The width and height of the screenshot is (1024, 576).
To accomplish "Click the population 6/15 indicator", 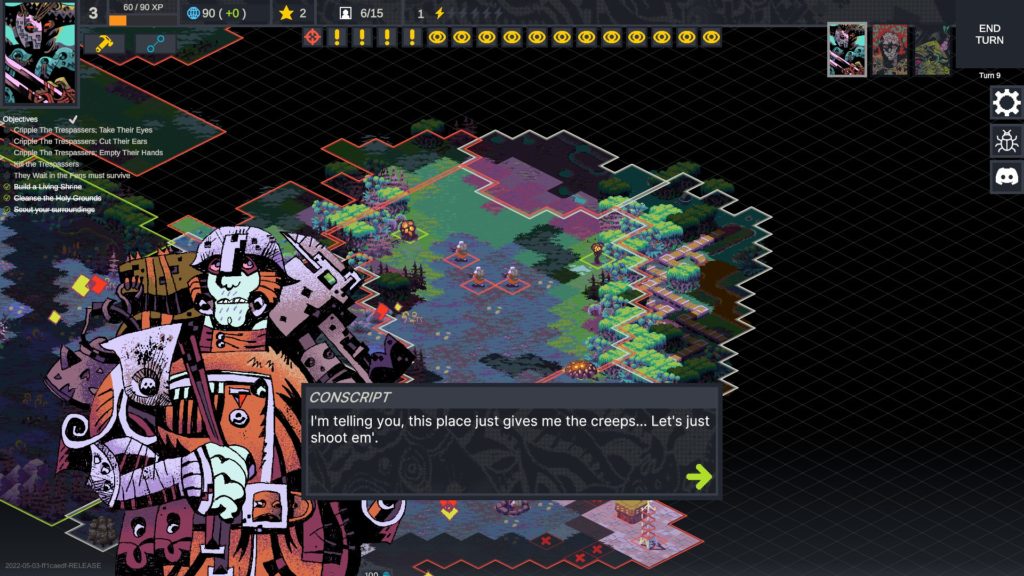I will [362, 13].
